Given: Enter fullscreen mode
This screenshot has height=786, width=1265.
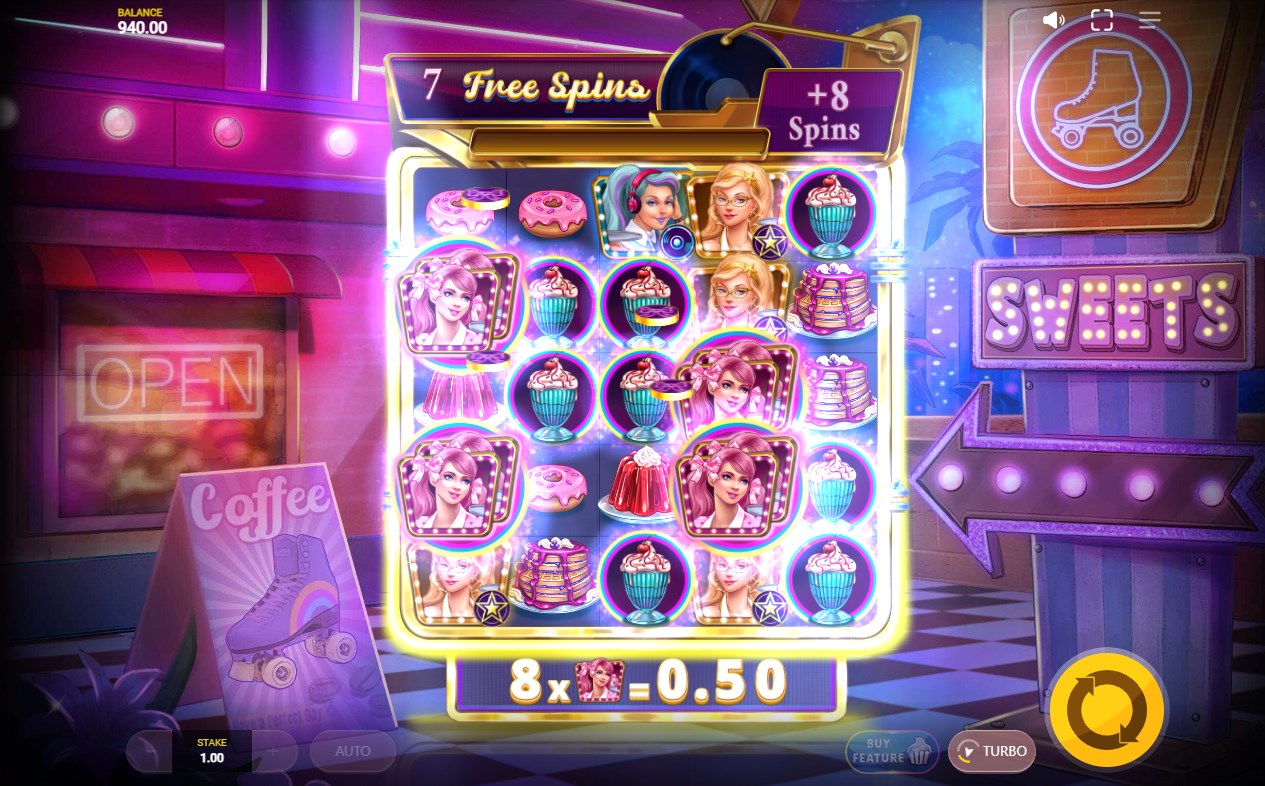Looking at the screenshot, I should coord(1101,20).
